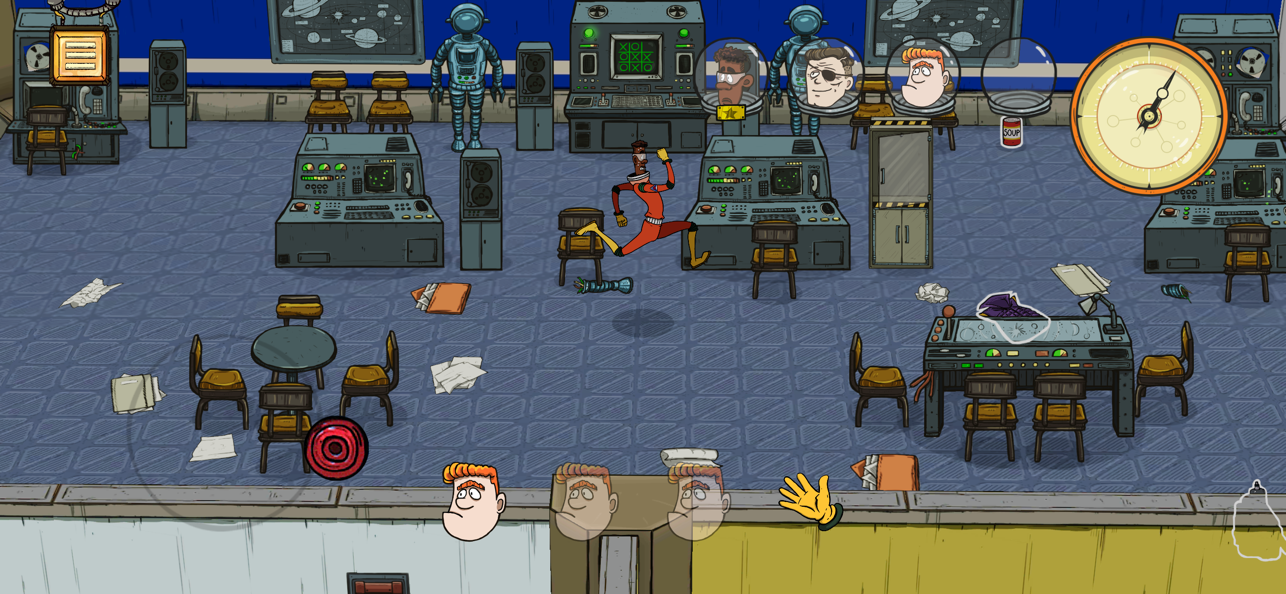Open the orange hamburger menu

click(79, 55)
